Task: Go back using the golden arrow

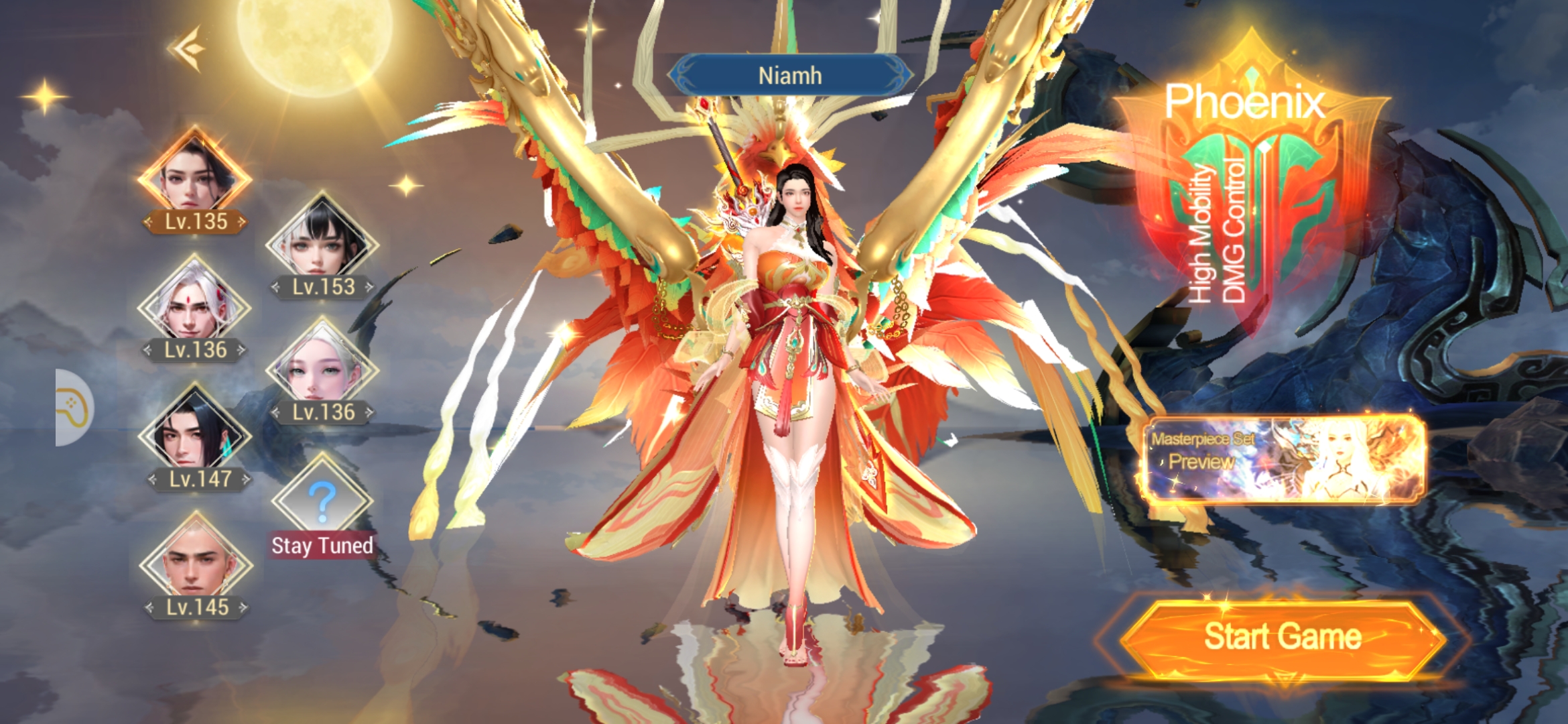Action: click(188, 48)
